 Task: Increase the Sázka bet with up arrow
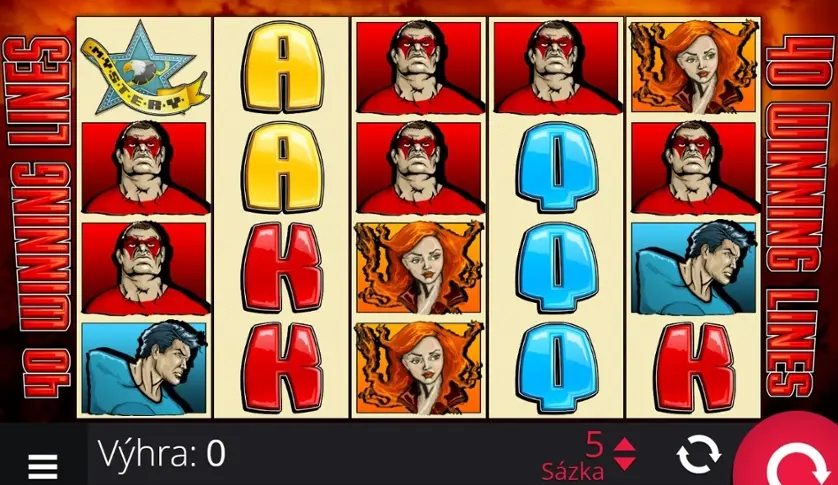pos(624,446)
